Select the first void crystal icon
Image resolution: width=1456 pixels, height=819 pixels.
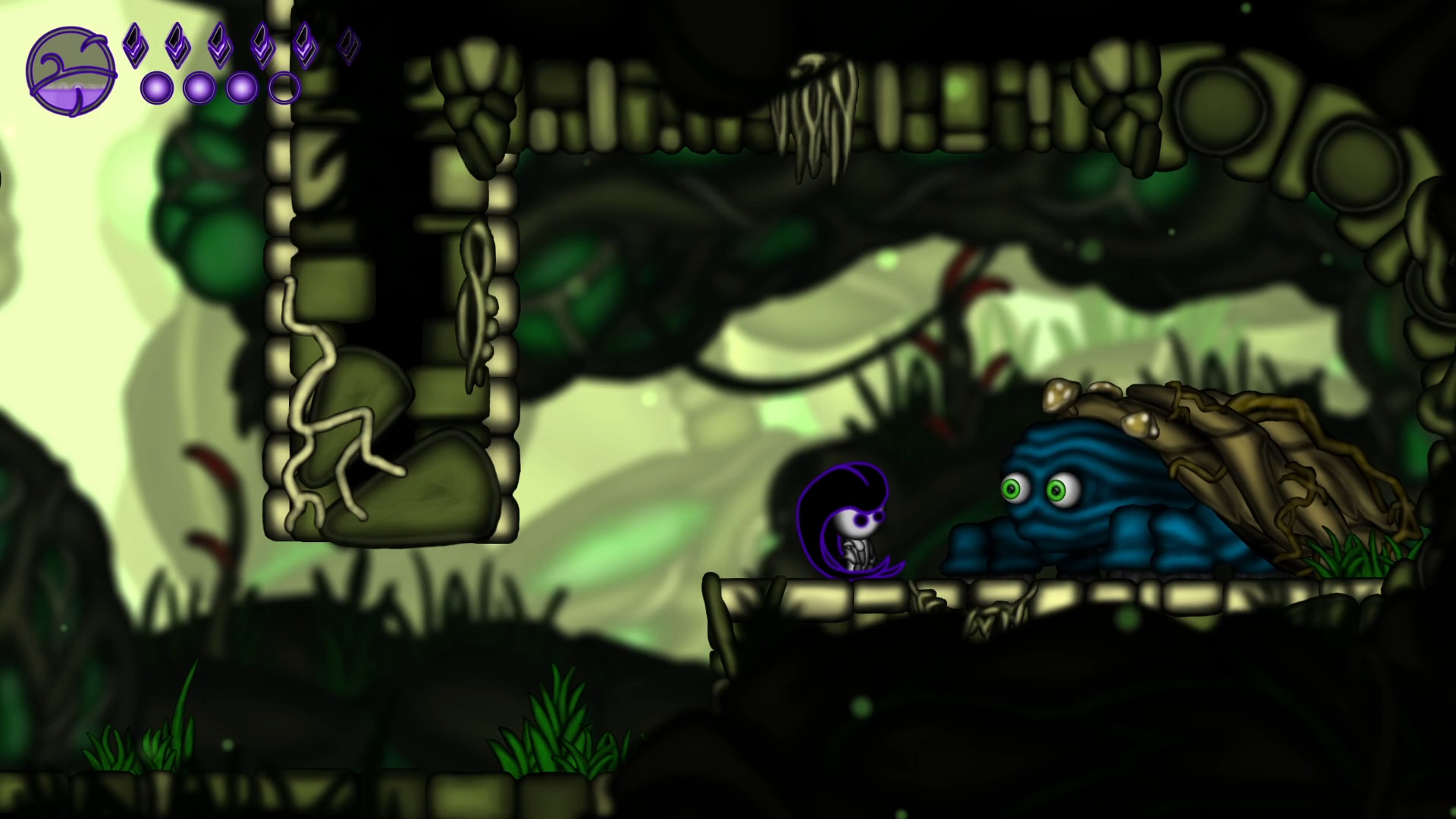136,45
